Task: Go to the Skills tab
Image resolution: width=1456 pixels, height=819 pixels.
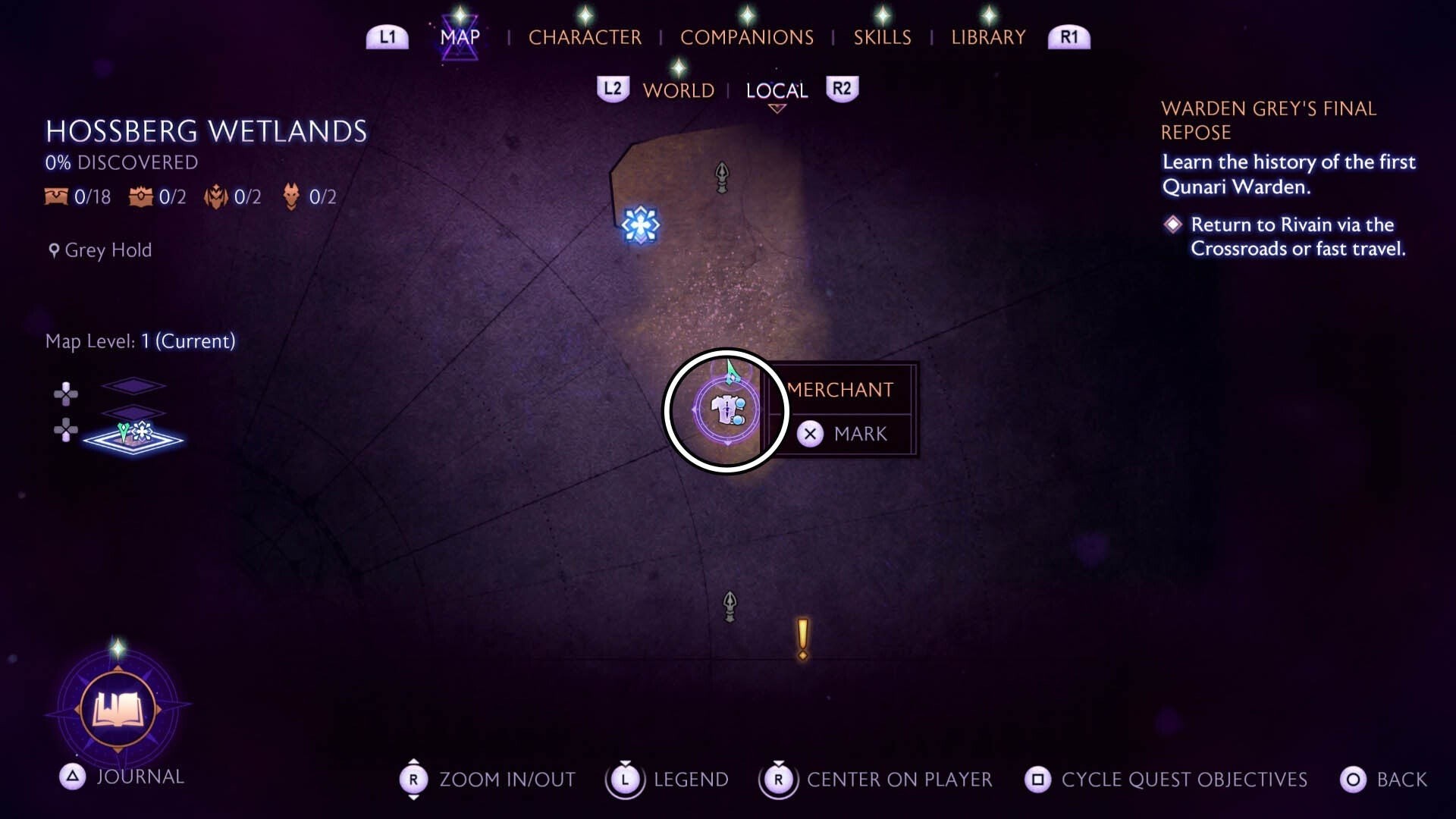Action: click(882, 37)
